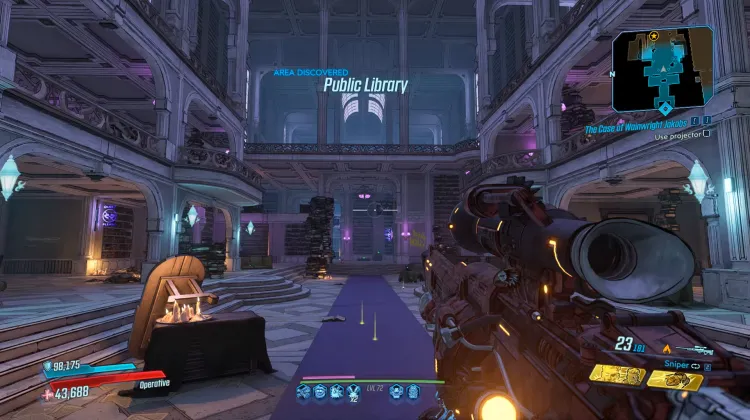Click the blue diamond waypoint below minimap
Image resolution: width=750 pixels, height=420 pixels.
coord(665,107)
